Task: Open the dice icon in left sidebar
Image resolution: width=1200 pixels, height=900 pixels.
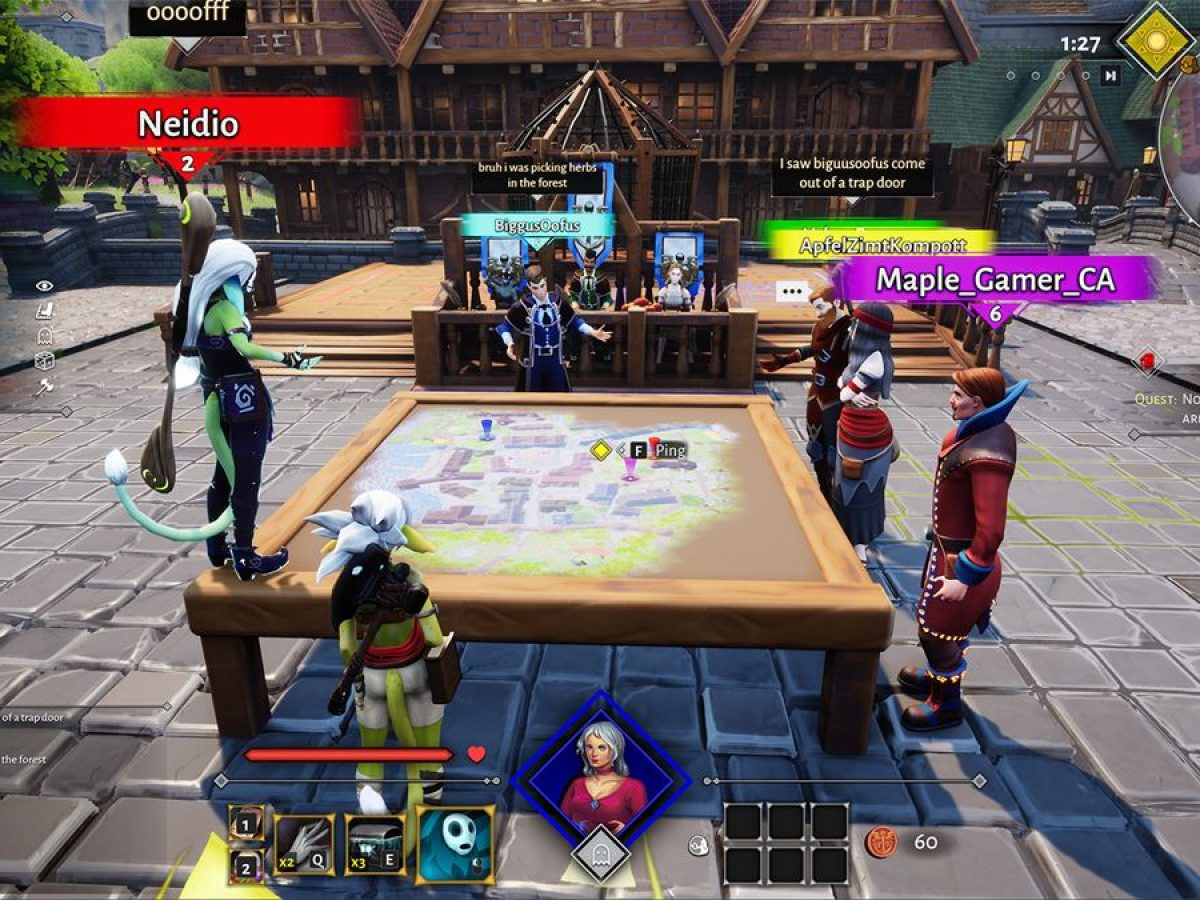Action: pyautogui.click(x=44, y=361)
